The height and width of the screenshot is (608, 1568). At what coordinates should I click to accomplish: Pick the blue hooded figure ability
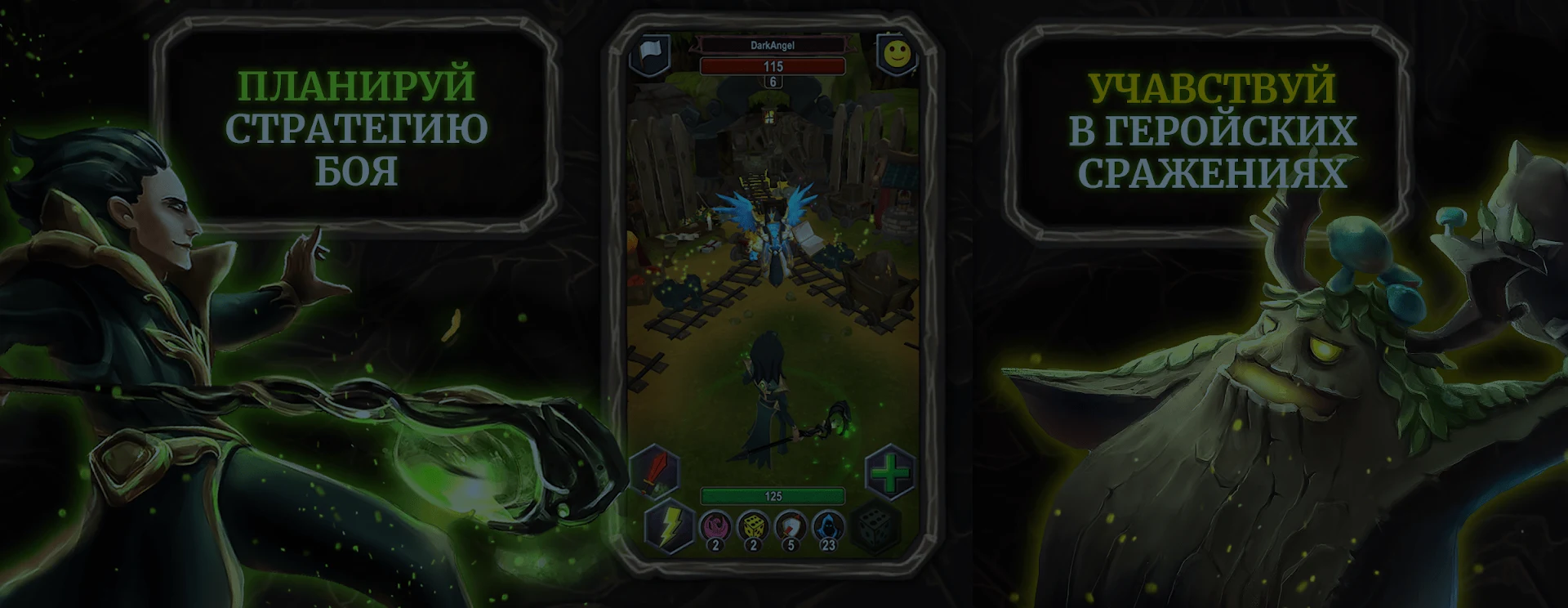[827, 527]
